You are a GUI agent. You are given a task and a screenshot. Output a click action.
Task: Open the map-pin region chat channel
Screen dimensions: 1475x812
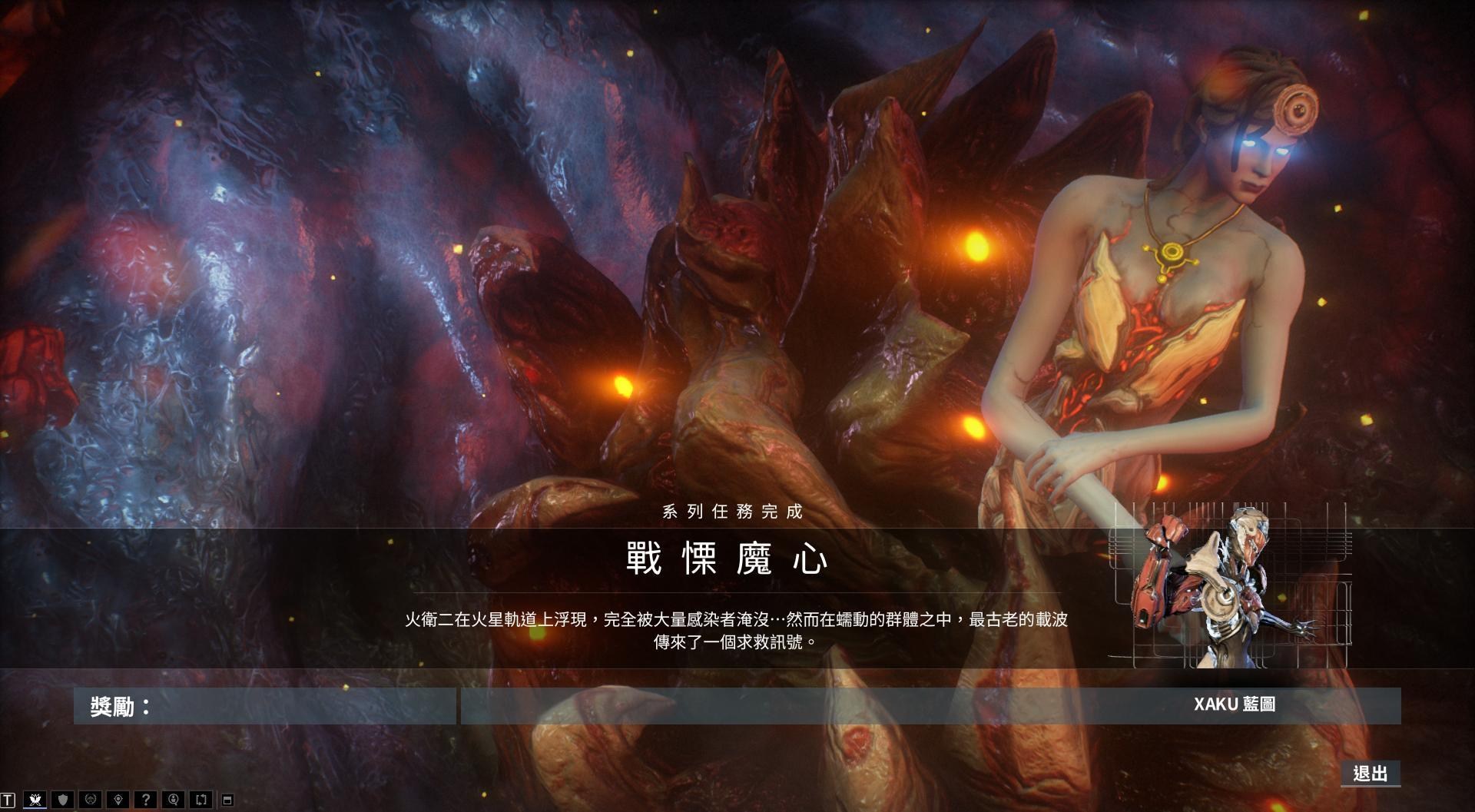pos(118,799)
